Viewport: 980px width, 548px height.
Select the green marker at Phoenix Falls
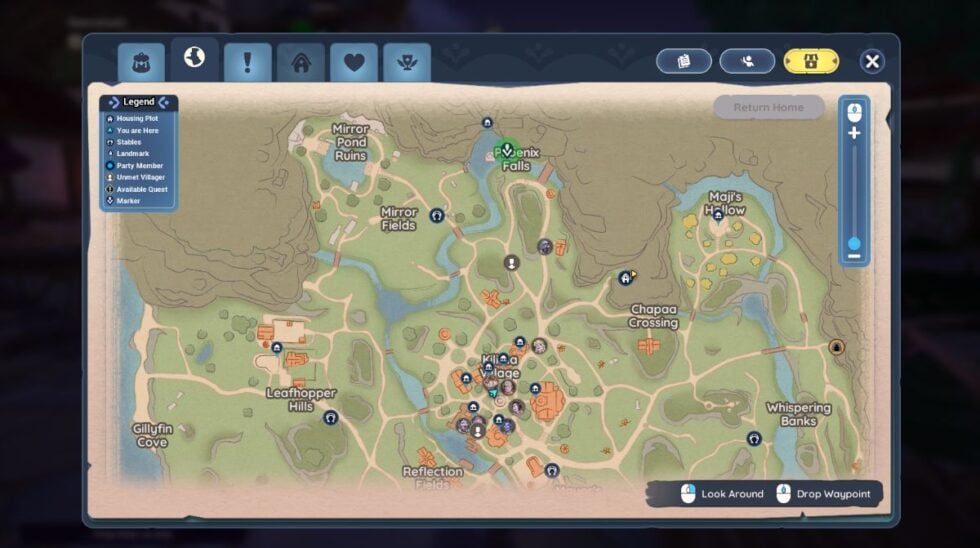507,150
